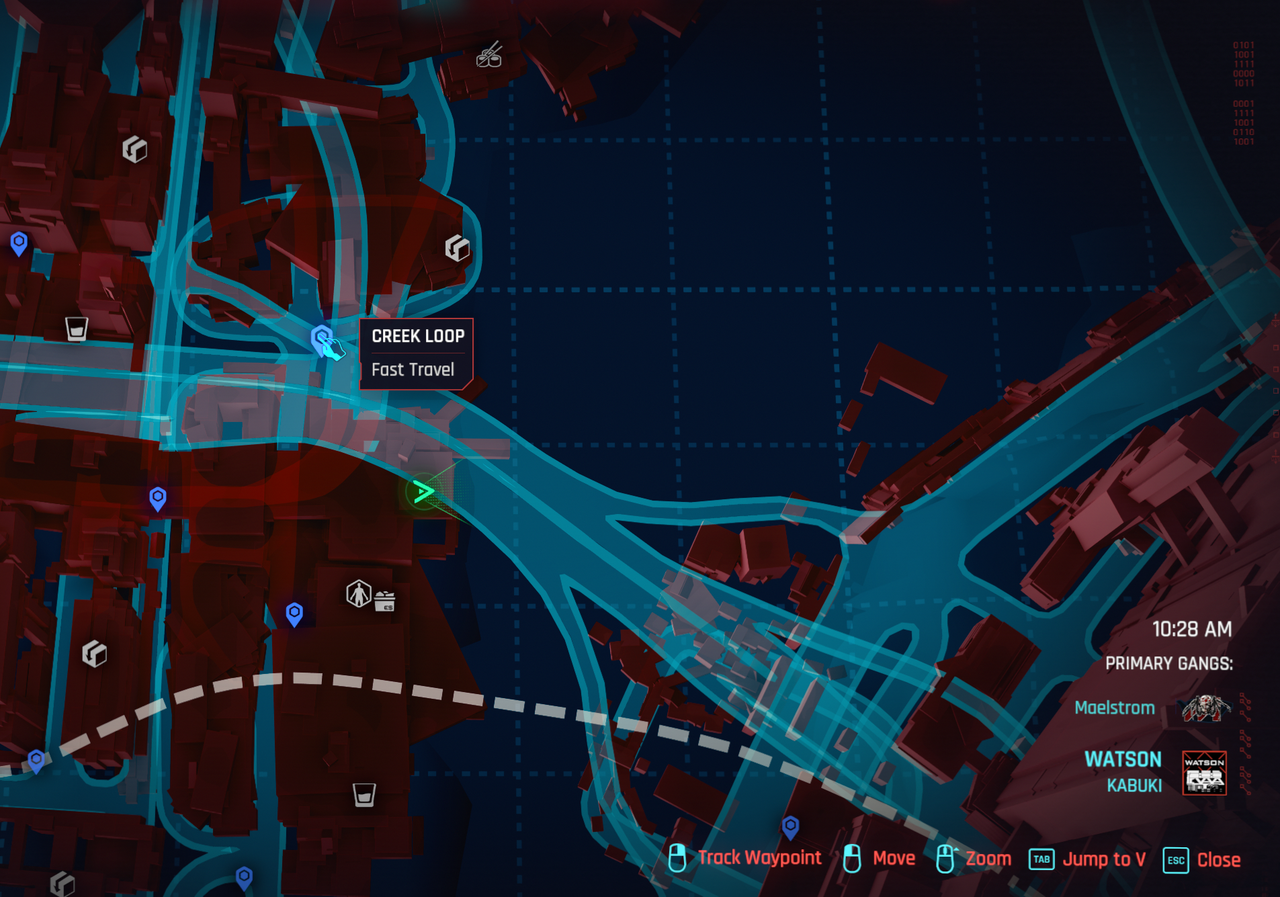Select the ripperdoc body silhouette marker

357,594
